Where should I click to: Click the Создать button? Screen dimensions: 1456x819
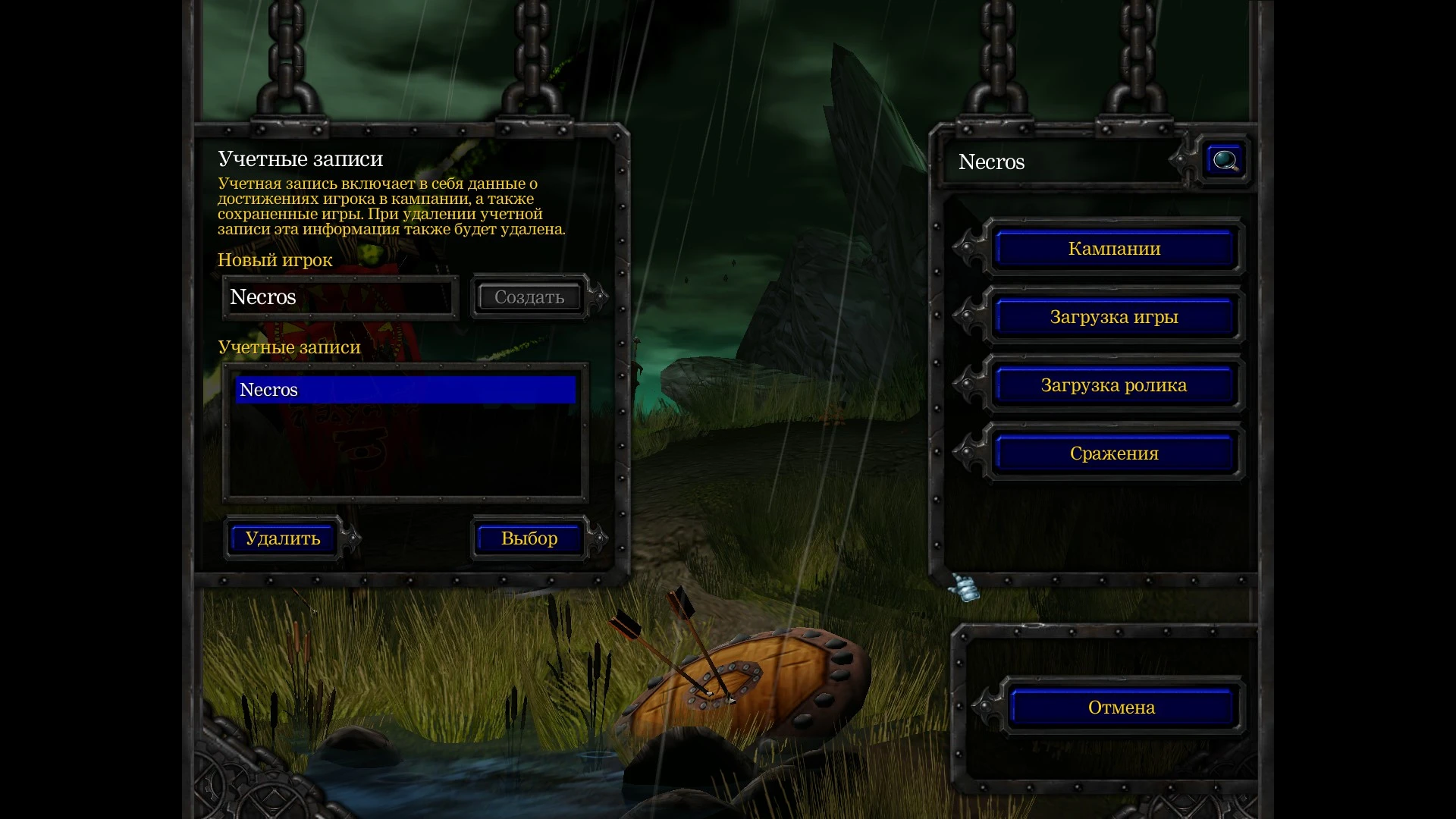coord(529,297)
